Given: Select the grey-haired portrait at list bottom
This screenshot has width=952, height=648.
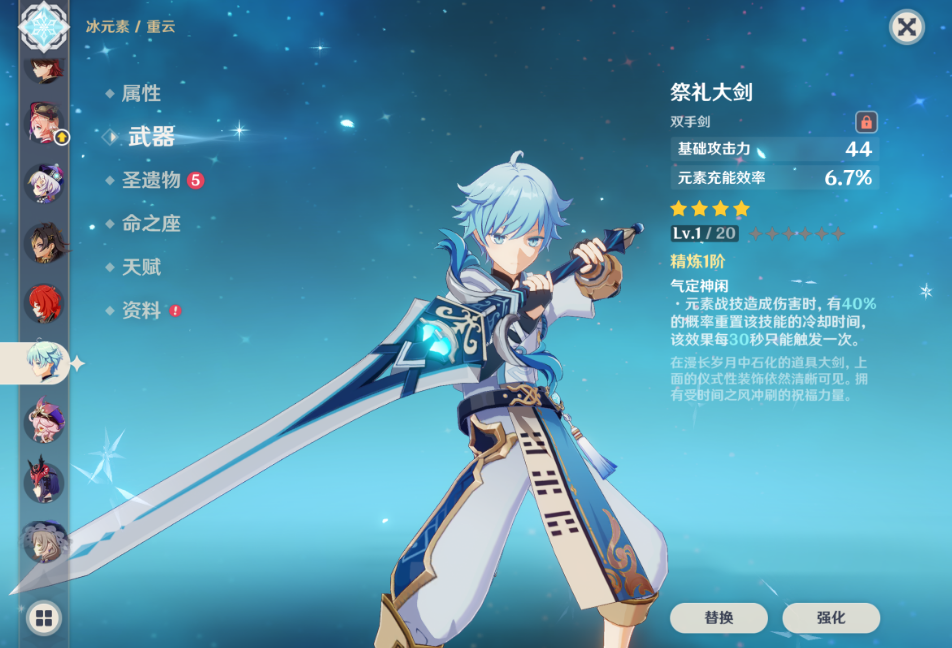Looking at the screenshot, I should point(44,542).
